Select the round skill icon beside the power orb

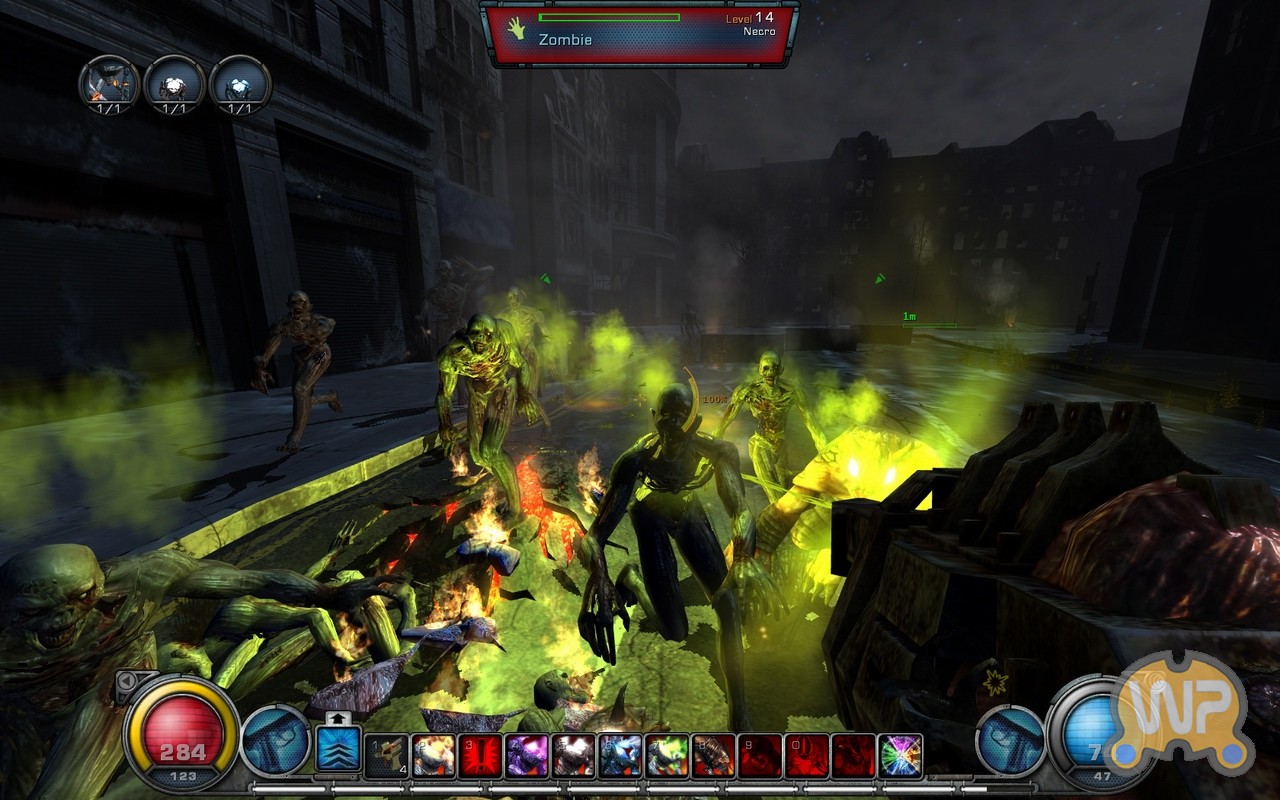(x=1009, y=741)
